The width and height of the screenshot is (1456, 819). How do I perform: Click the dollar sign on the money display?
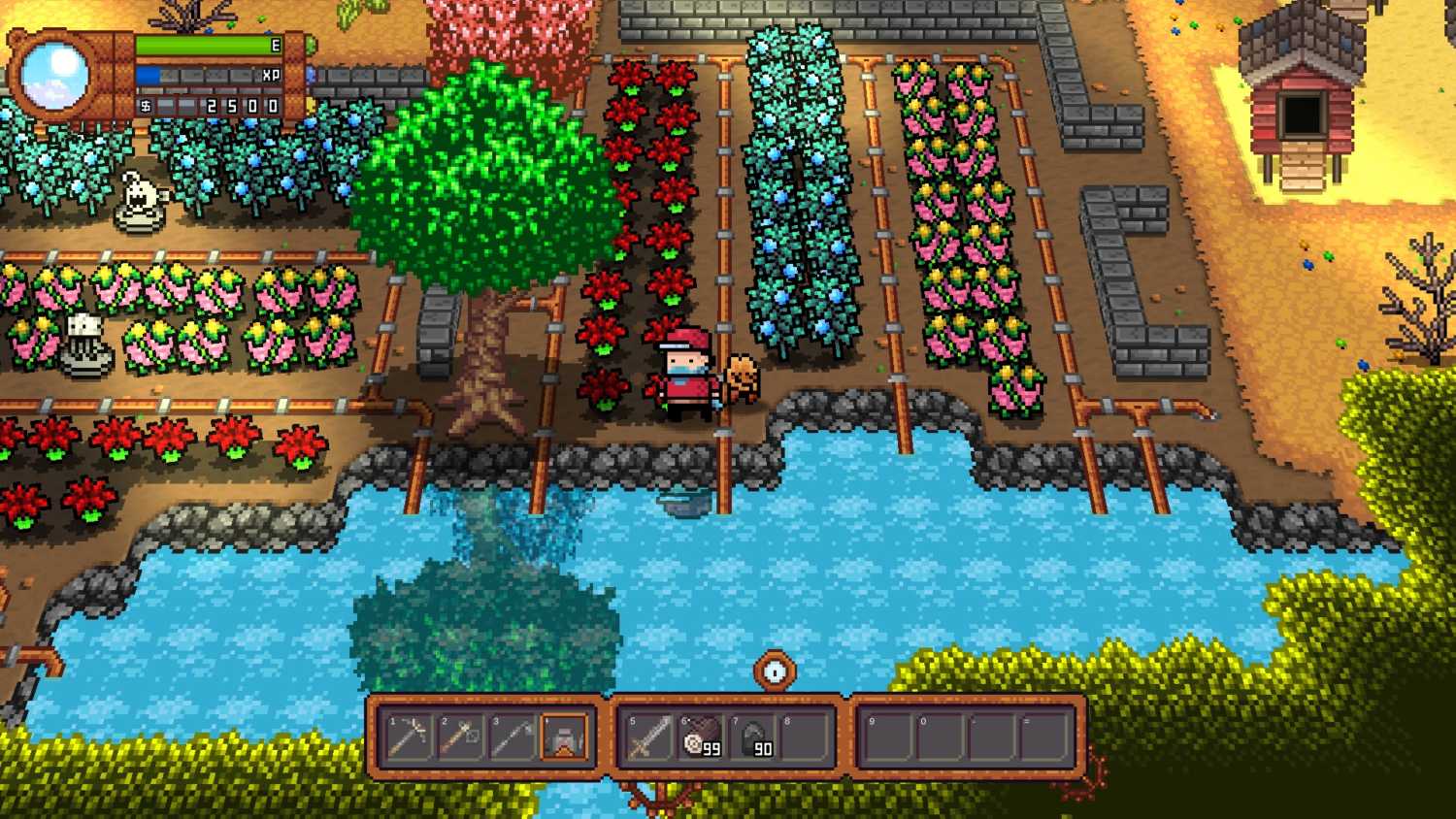point(146,107)
